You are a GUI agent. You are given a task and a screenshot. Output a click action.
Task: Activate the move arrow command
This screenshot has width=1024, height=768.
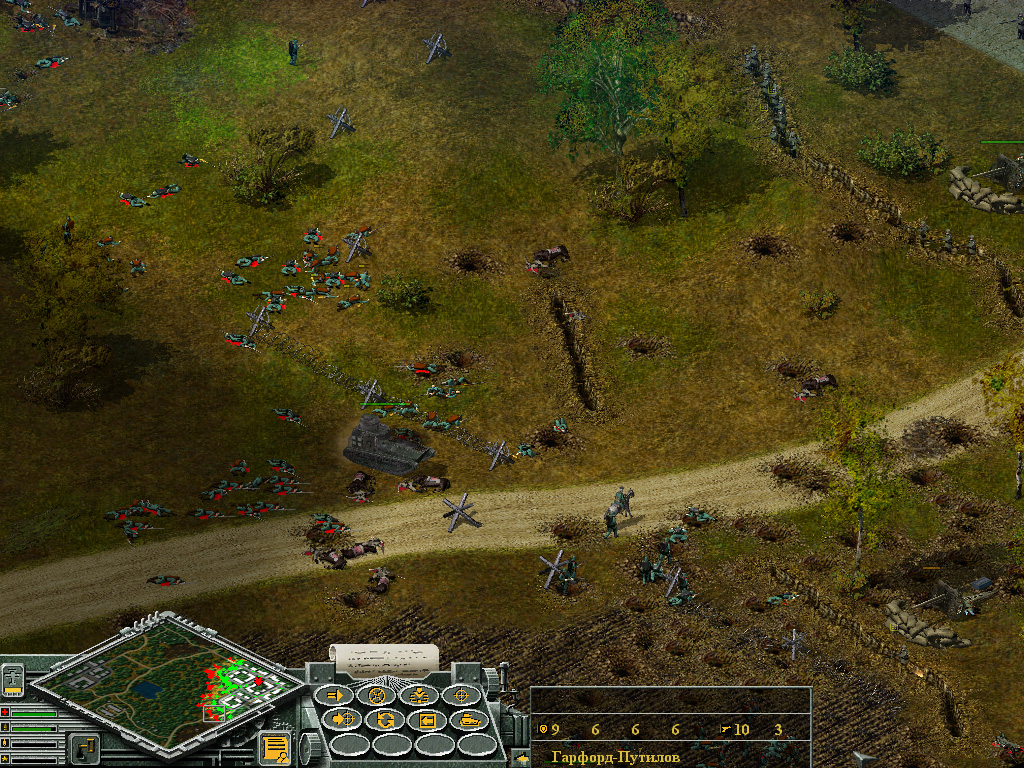pos(335,696)
